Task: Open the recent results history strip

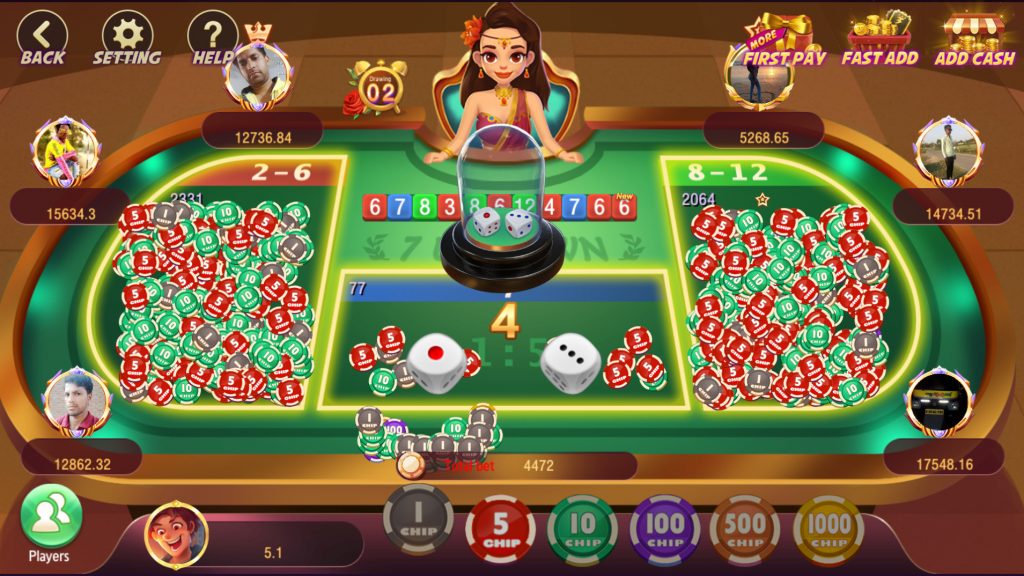Action: tap(499, 208)
